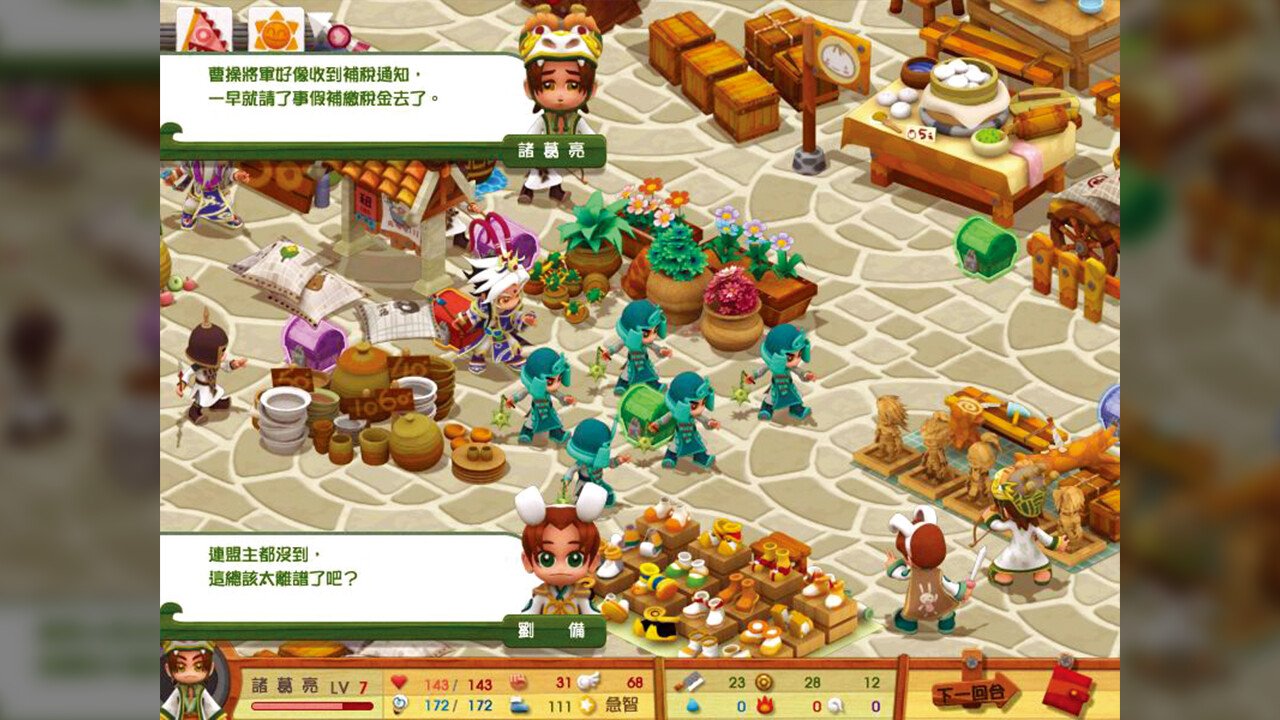Click the red envelope icon bottom-right

click(x=1066, y=687)
